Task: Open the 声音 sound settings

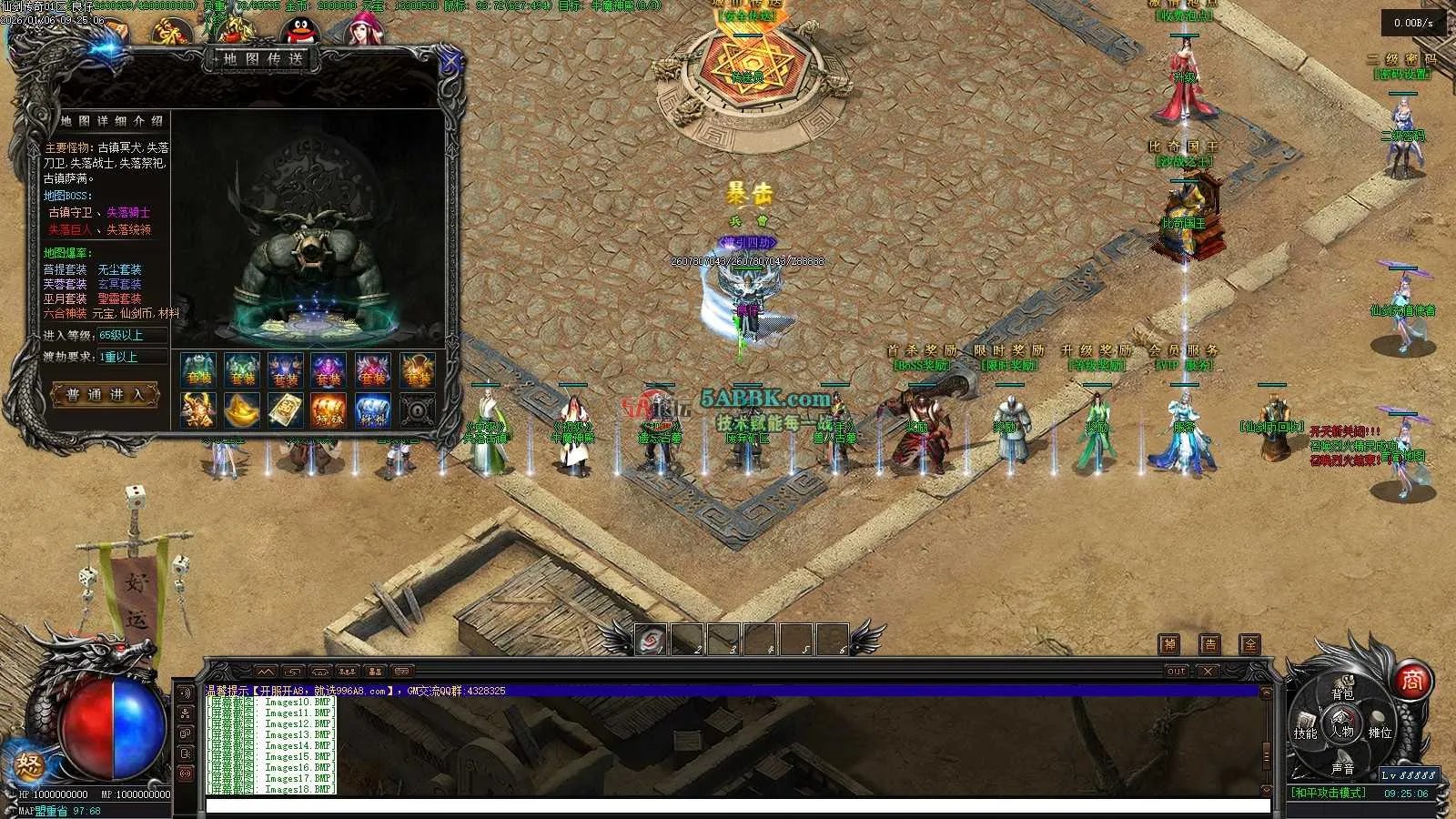Action: coord(1342,769)
